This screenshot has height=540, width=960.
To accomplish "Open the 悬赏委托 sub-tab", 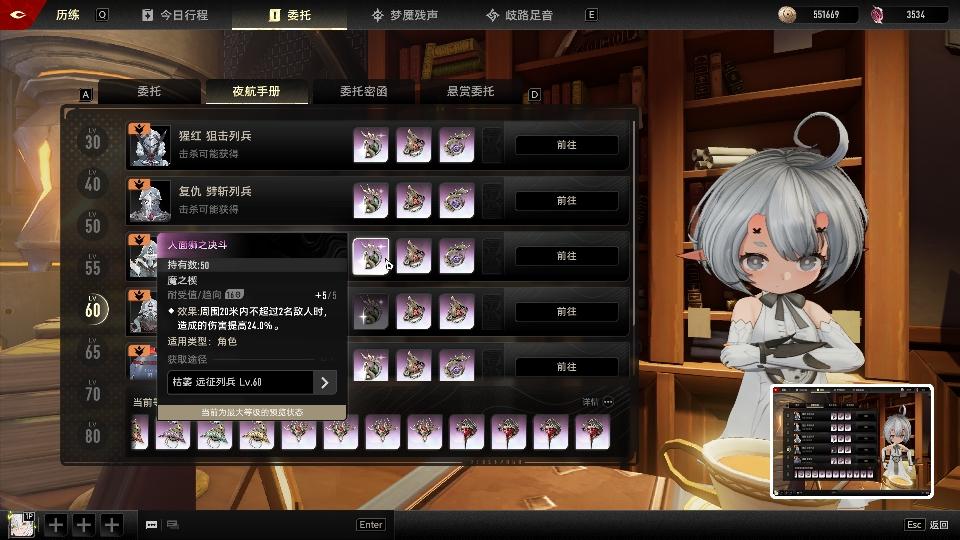I will point(470,92).
